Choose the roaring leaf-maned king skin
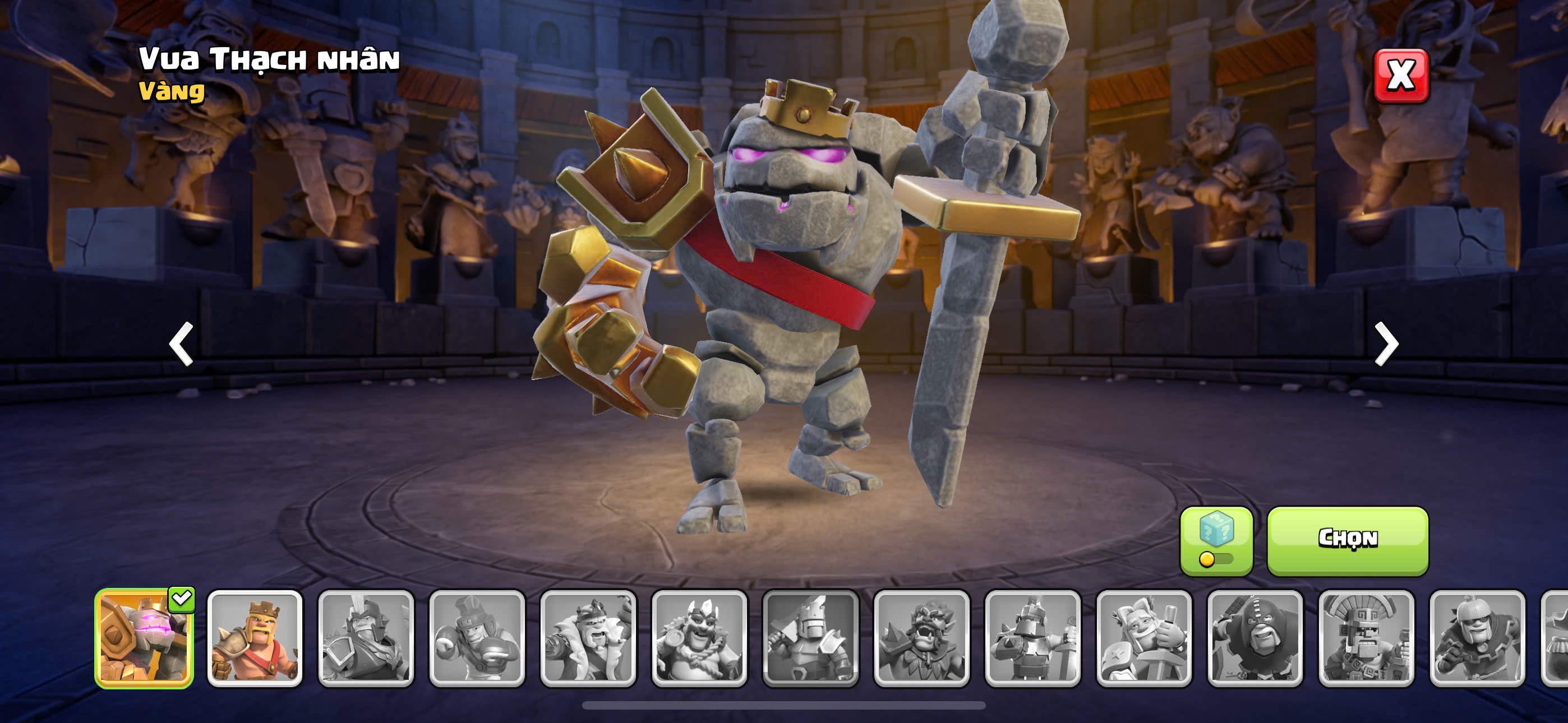This screenshot has width=1568, height=723. pyautogui.click(x=921, y=638)
